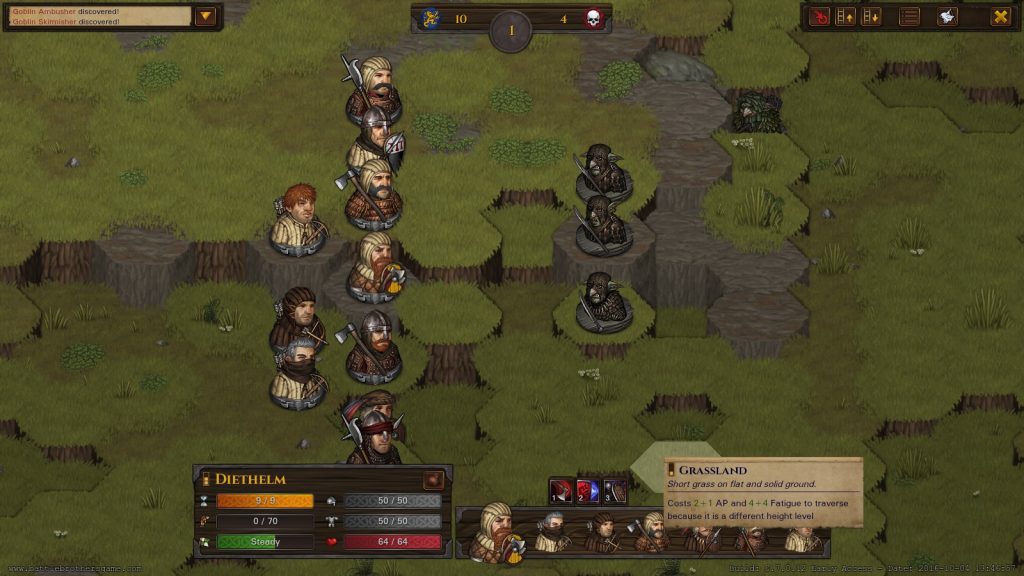The width and height of the screenshot is (1024, 576).
Task: Raise camera level with ladder-up button
Action: point(846,16)
